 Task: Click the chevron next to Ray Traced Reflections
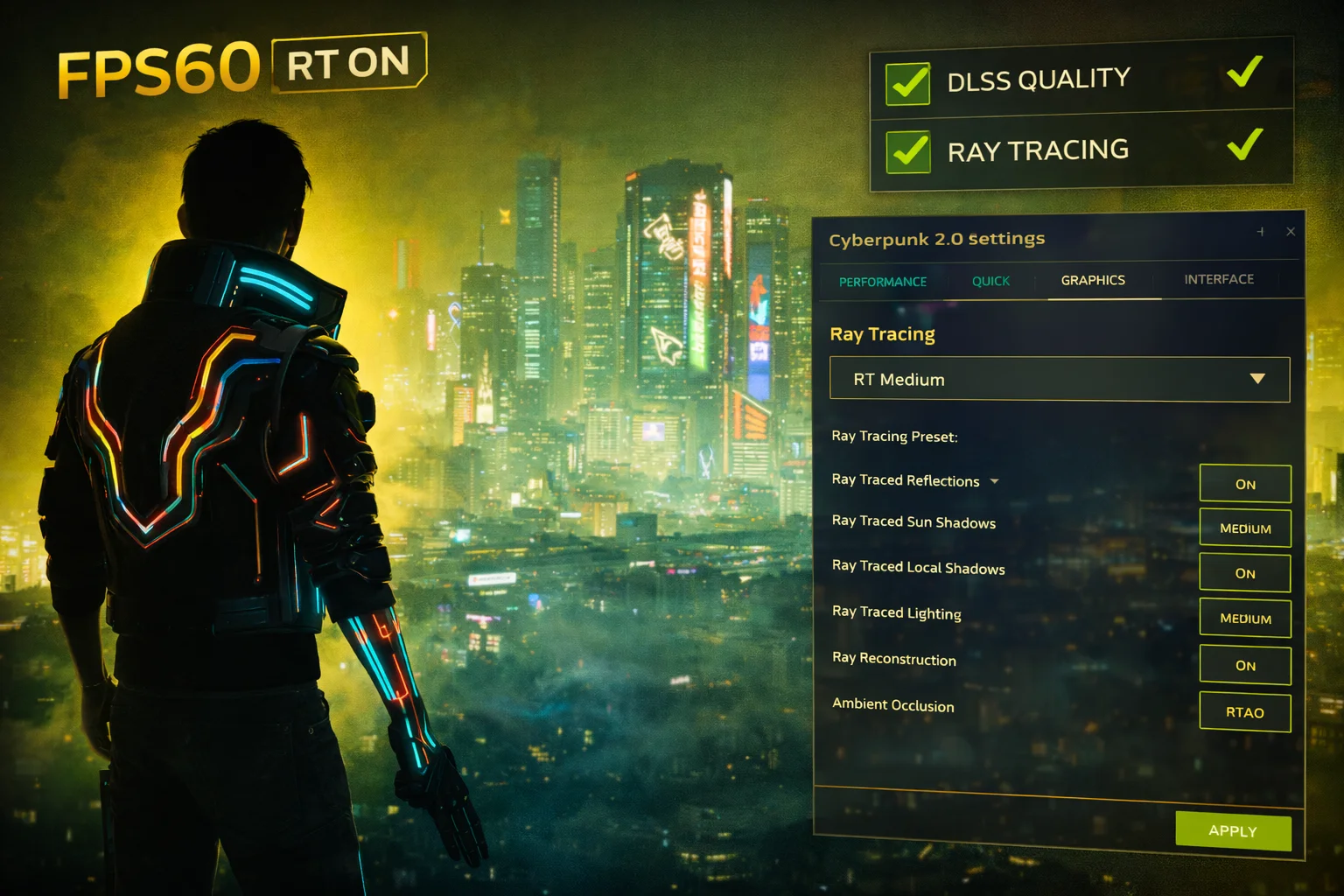tap(994, 480)
